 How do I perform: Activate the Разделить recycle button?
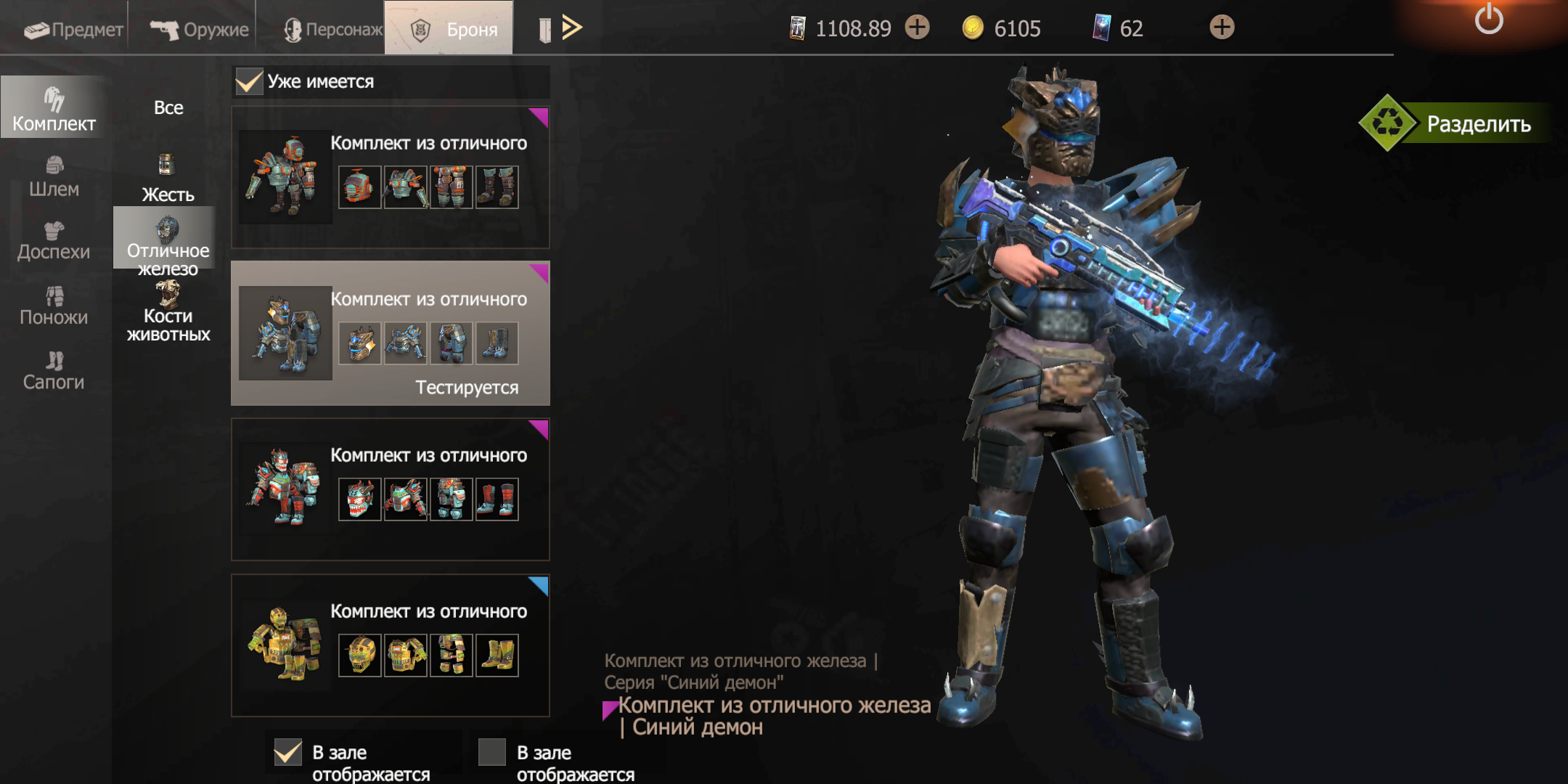pos(1459,123)
